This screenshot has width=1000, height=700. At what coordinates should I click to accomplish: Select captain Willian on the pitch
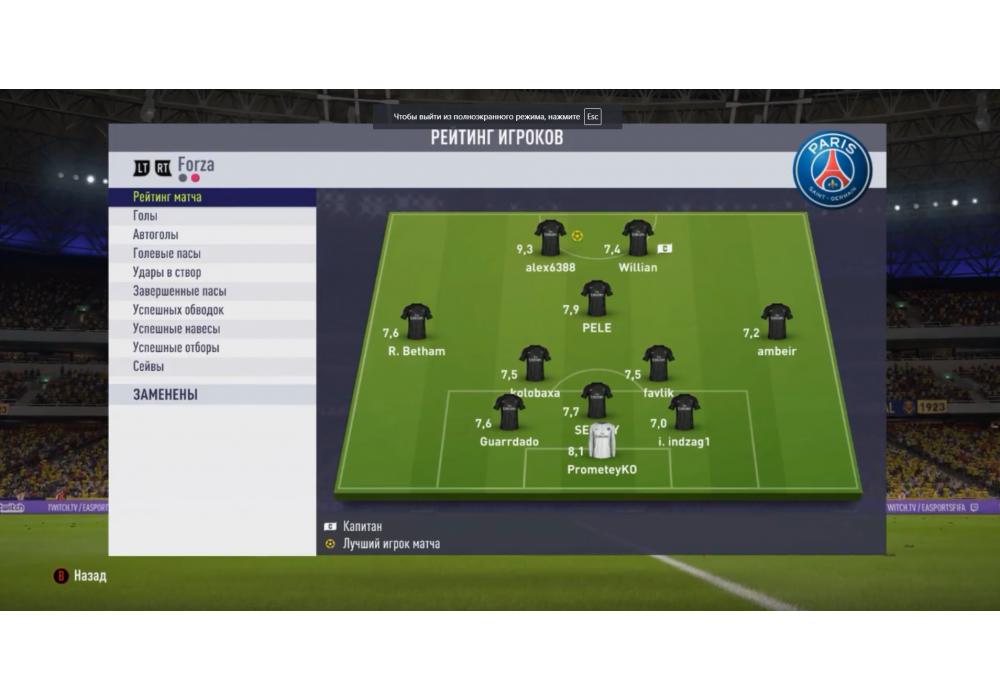coord(637,238)
